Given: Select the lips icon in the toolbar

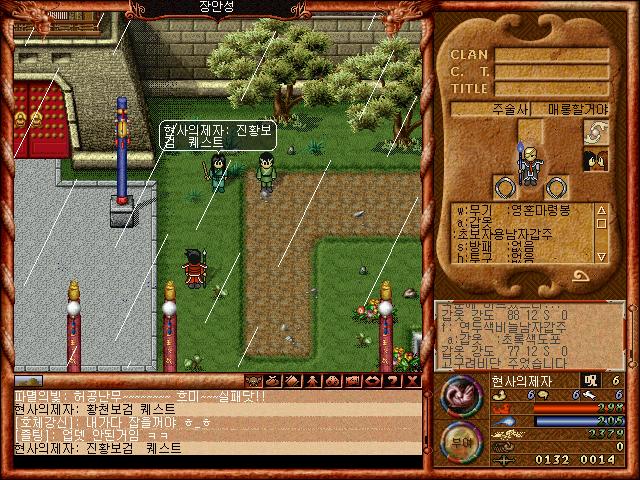Looking at the screenshot, I should click(370, 381).
